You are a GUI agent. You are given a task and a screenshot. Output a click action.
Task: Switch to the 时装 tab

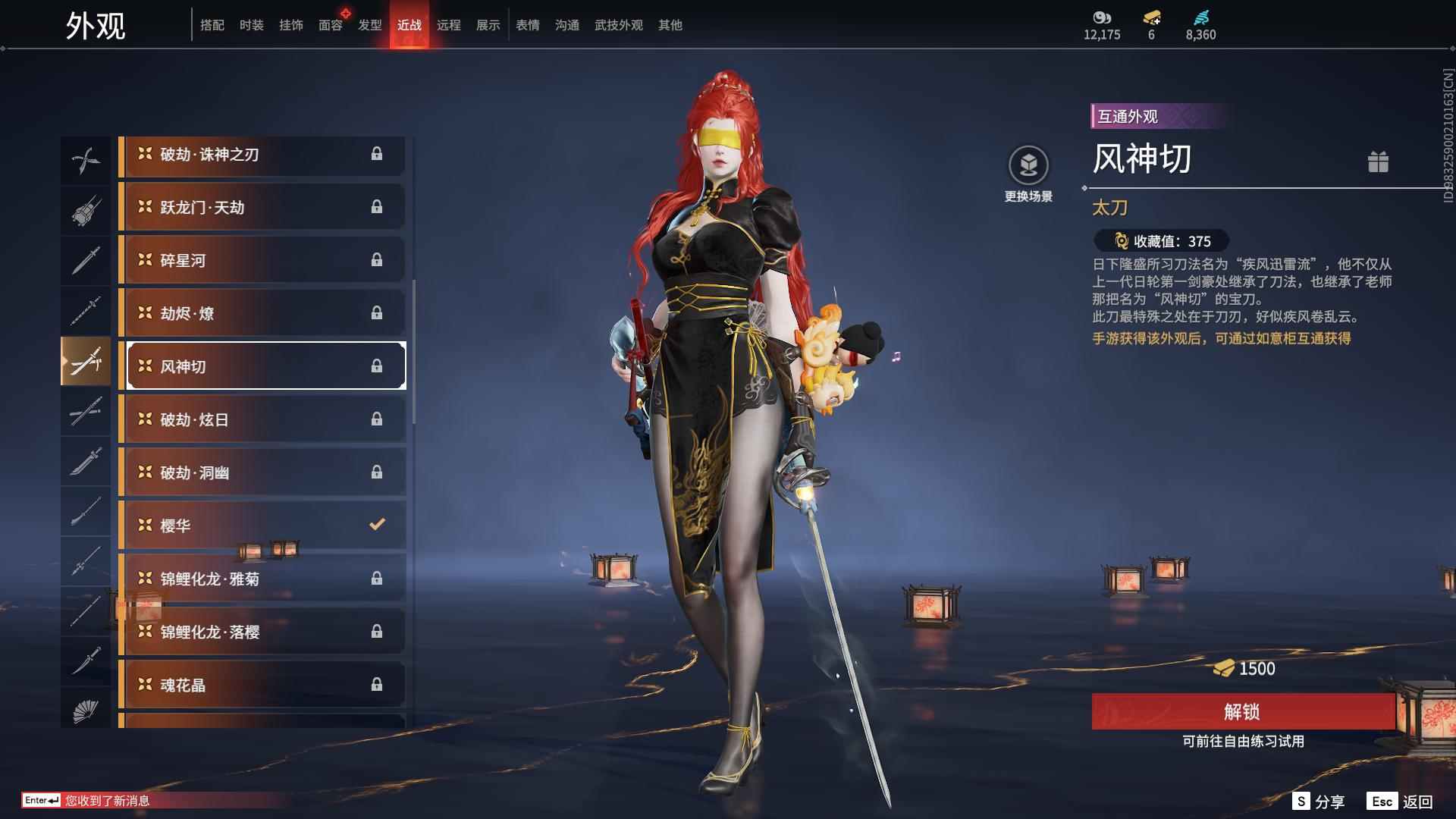click(x=251, y=25)
